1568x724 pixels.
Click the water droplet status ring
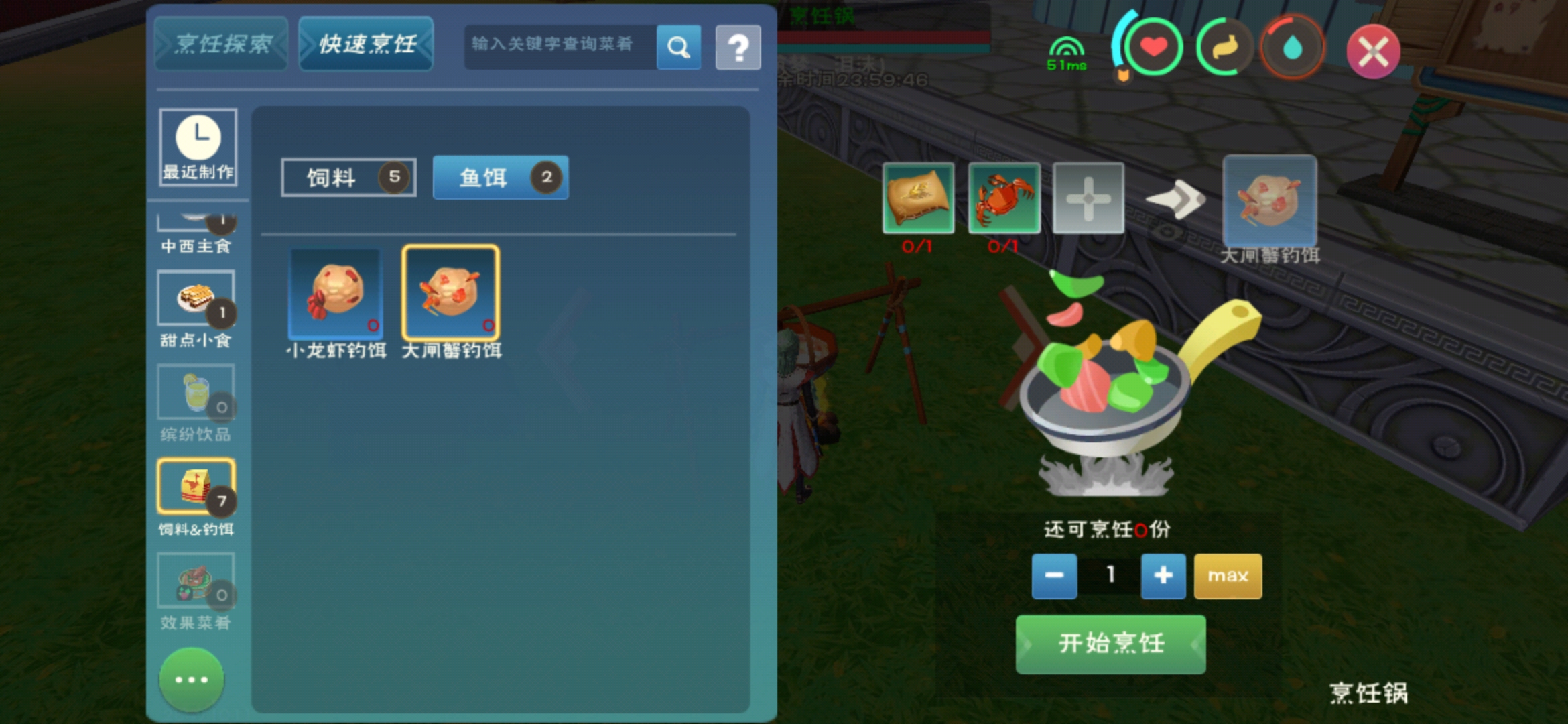click(x=1291, y=46)
